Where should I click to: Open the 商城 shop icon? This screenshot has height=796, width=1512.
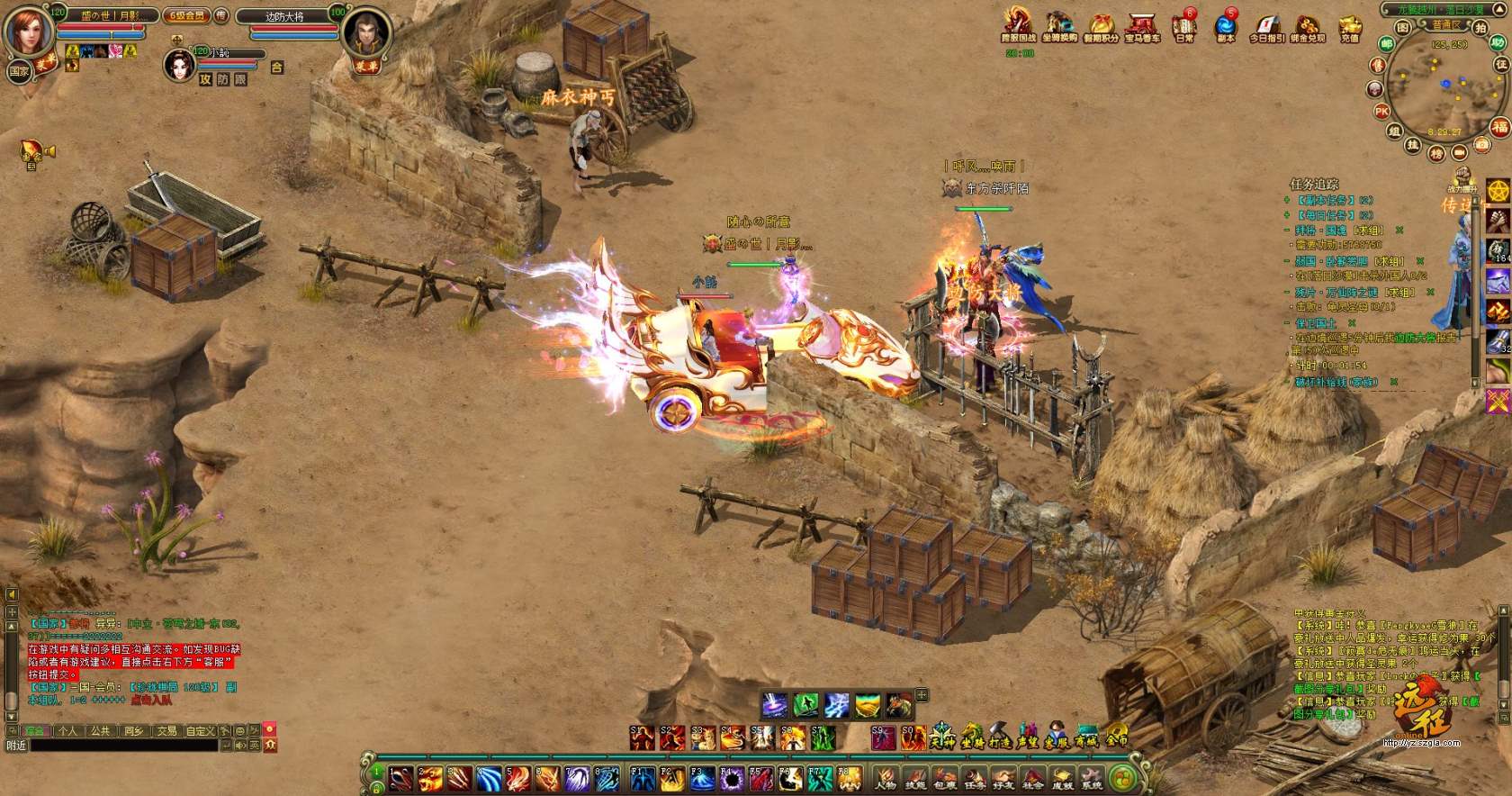[1086, 737]
